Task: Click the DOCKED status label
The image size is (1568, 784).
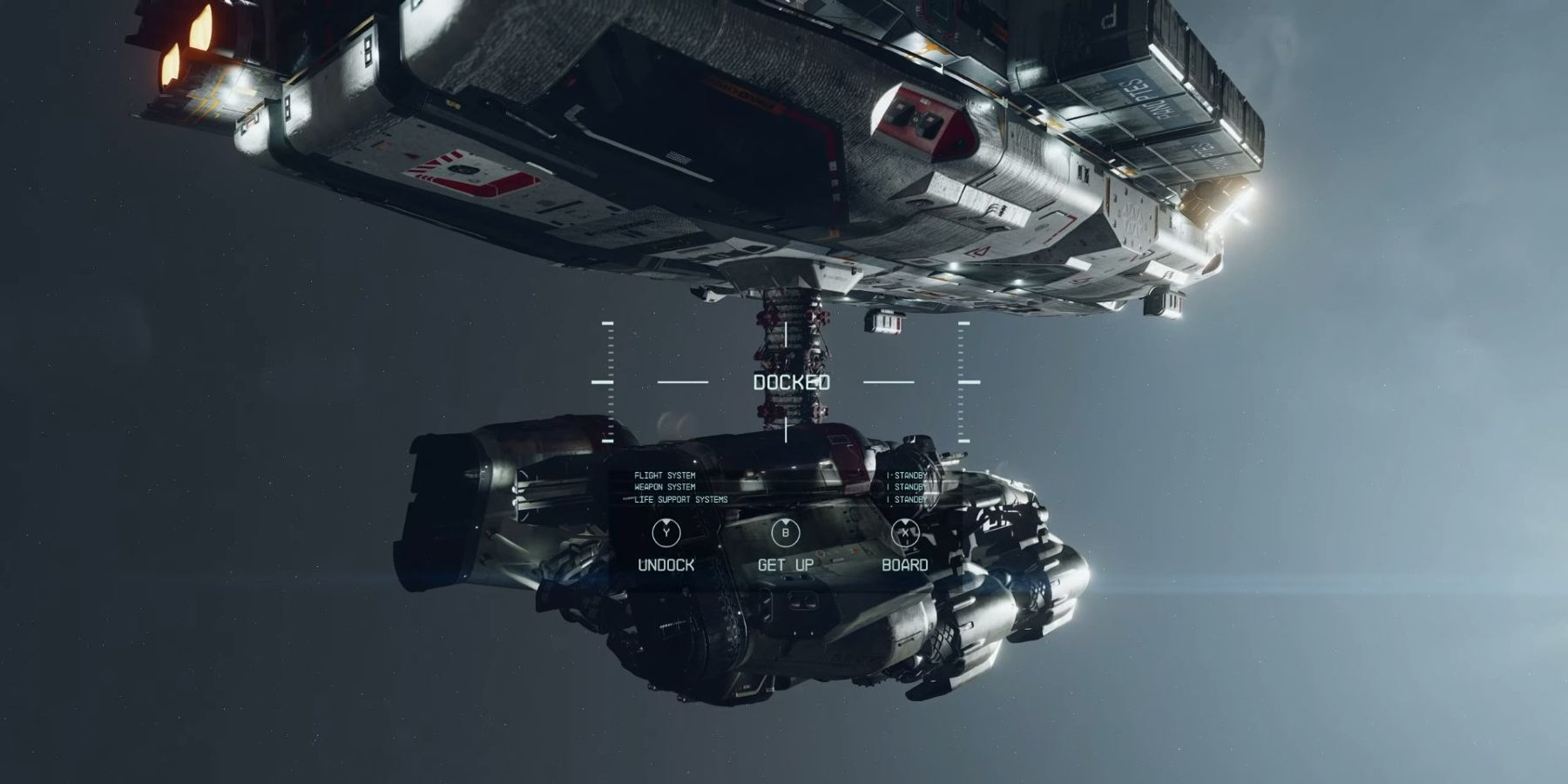Action: click(790, 382)
